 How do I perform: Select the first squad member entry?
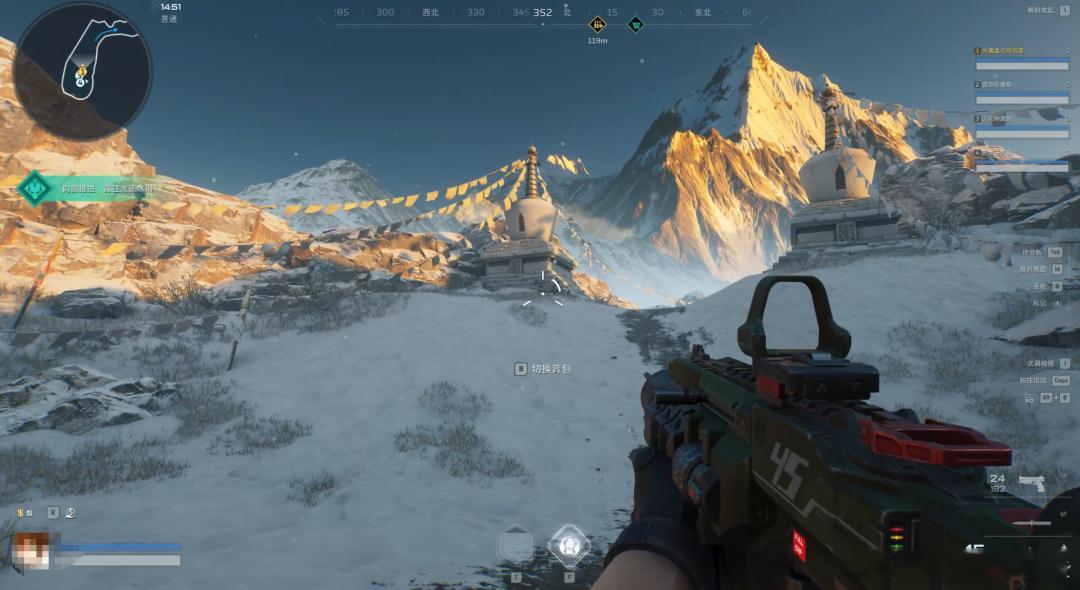coord(1021,58)
